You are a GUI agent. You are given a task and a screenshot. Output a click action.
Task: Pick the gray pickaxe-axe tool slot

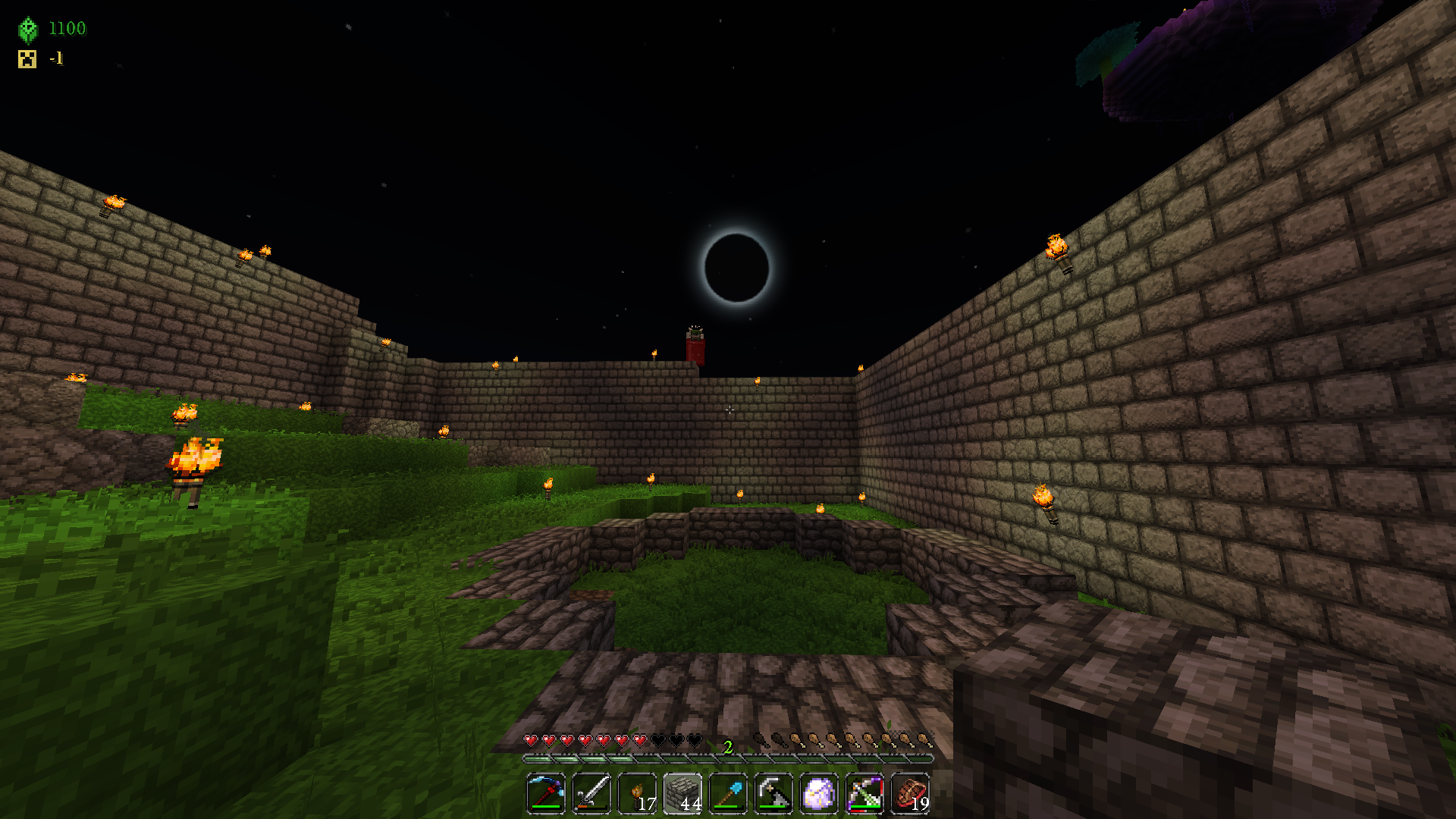click(x=773, y=794)
